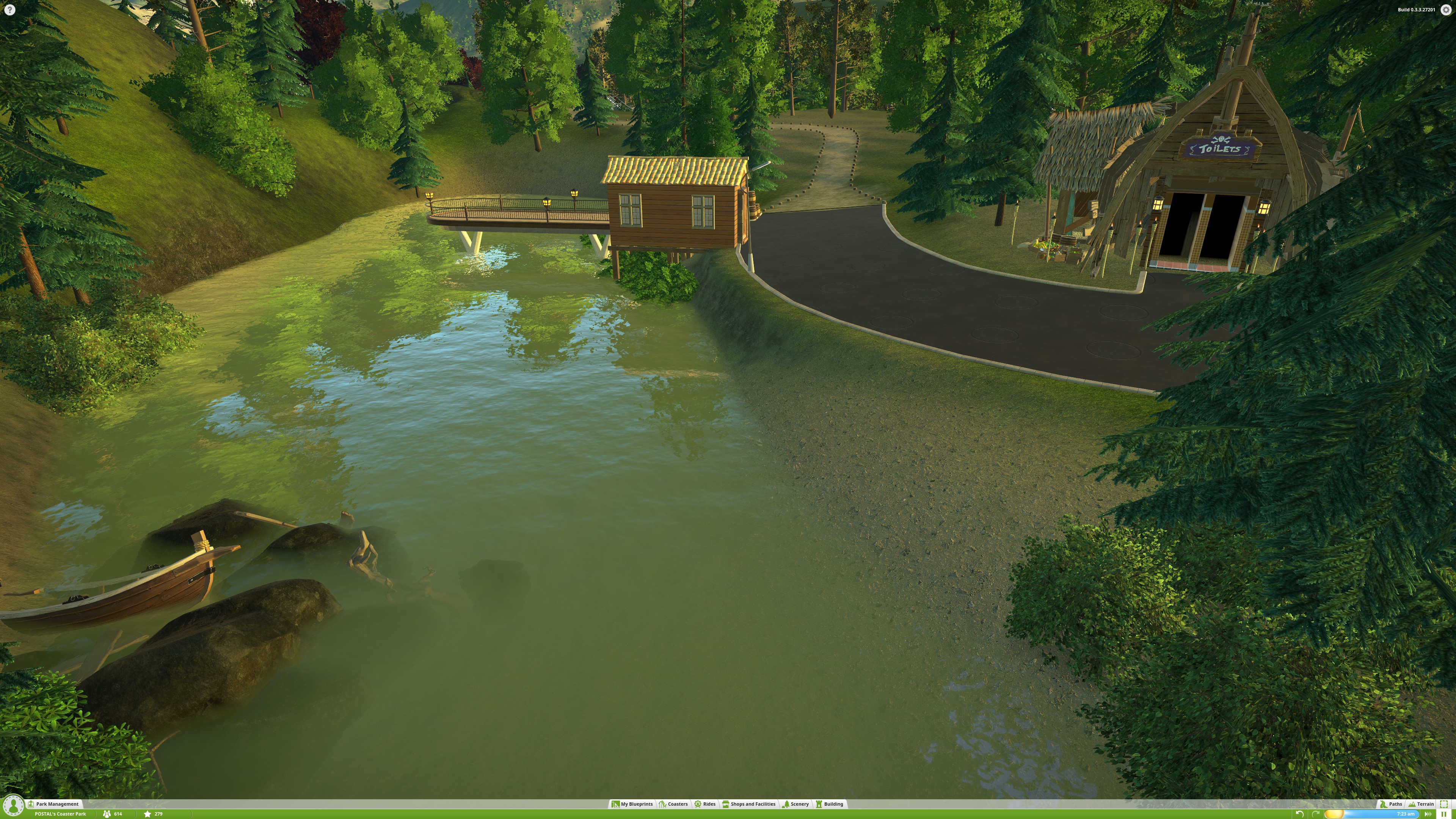Toggle the pause button
Image resolution: width=1456 pixels, height=819 pixels.
(1443, 814)
